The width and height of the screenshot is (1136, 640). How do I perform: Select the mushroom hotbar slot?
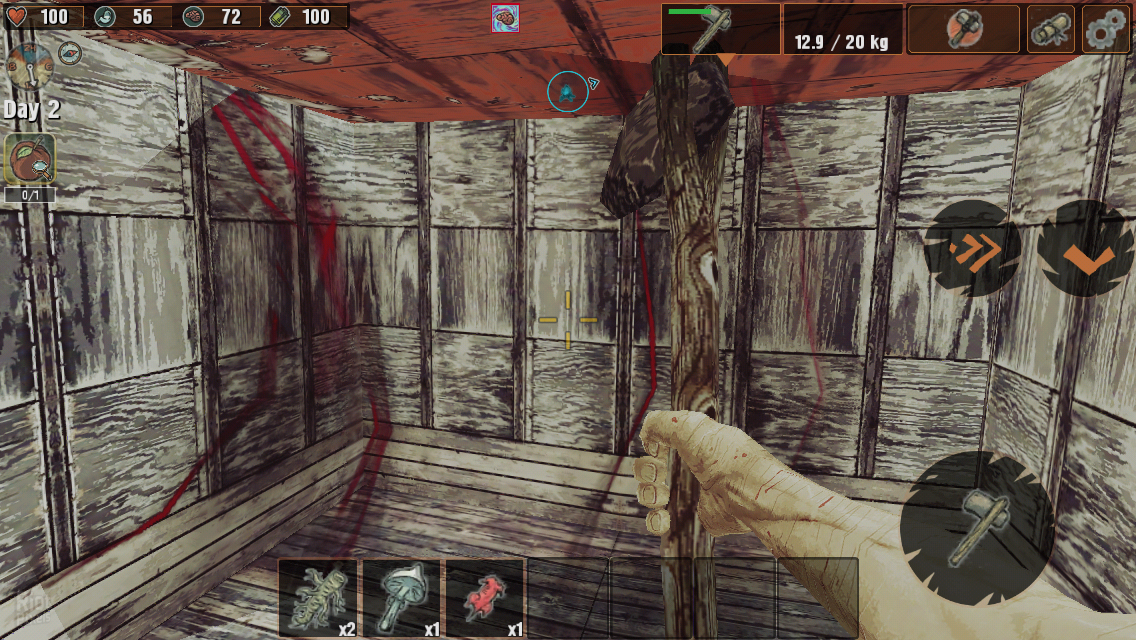pyautogui.click(x=402, y=598)
